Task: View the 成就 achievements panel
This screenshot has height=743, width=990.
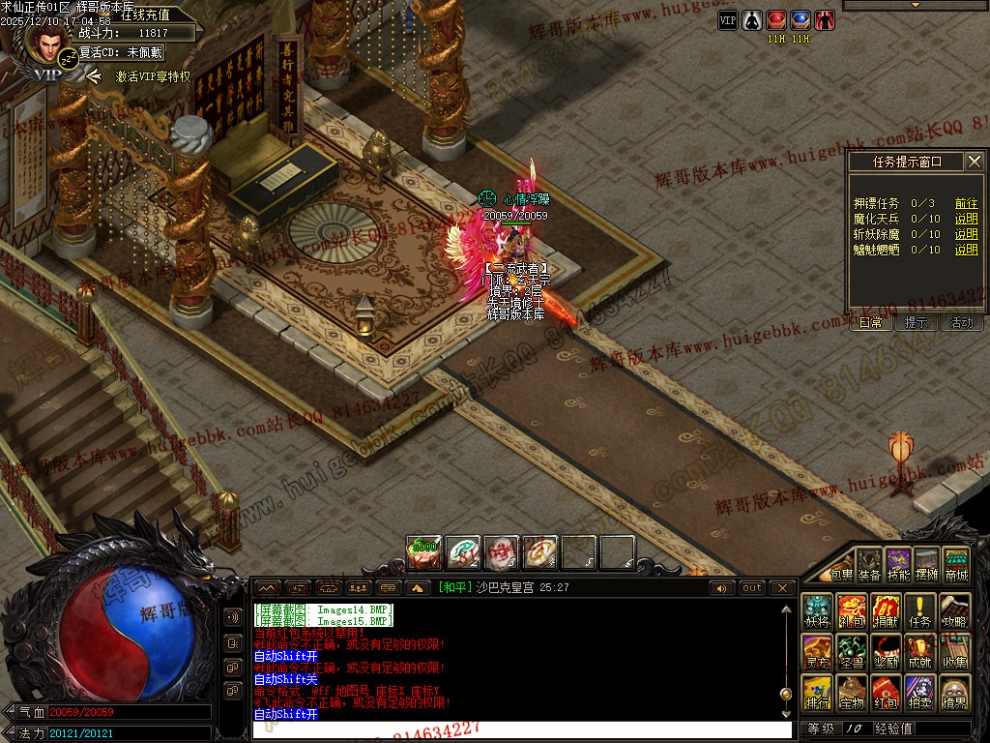Action: (919, 651)
